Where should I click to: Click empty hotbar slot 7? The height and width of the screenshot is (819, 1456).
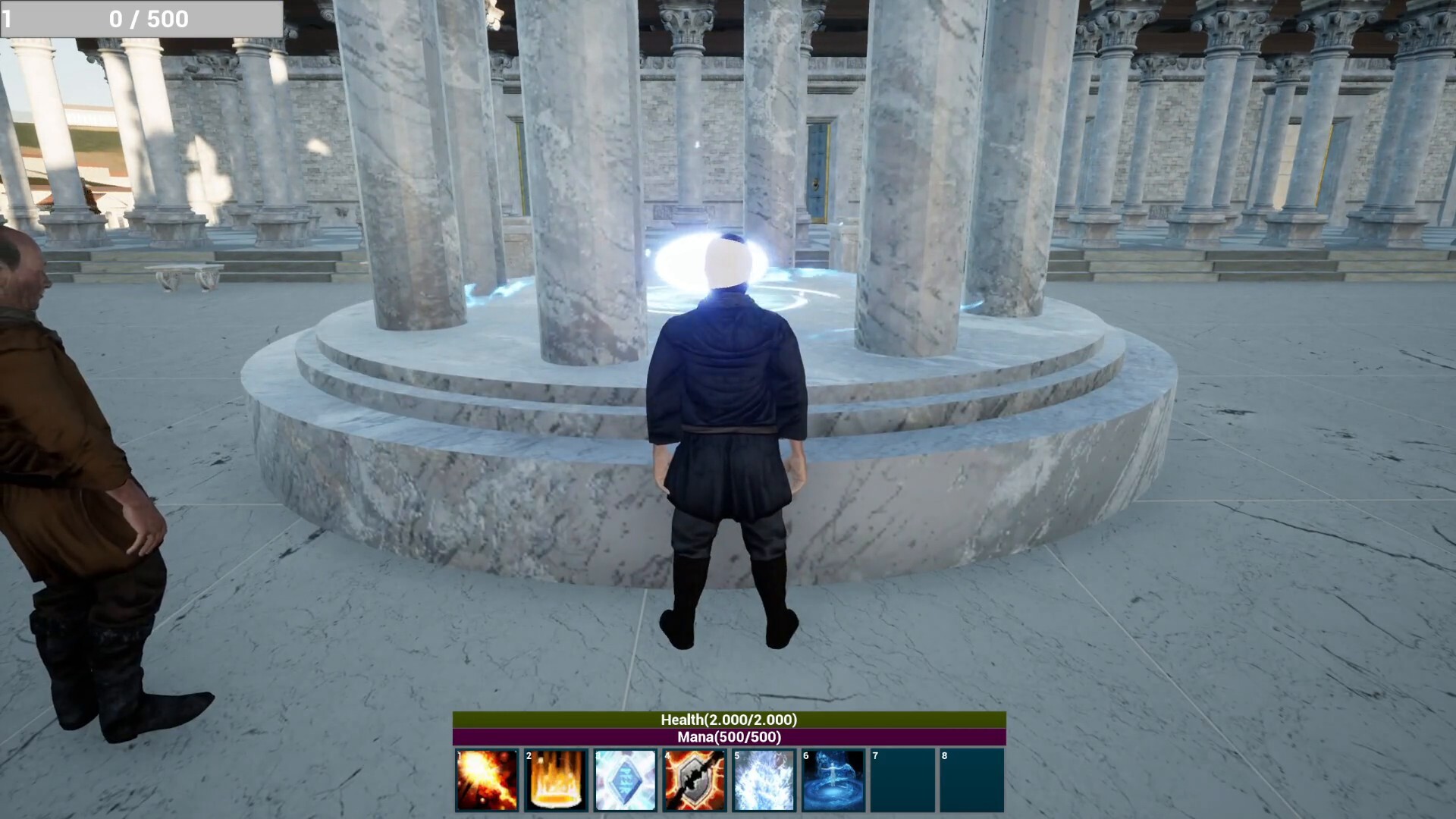[x=902, y=780]
